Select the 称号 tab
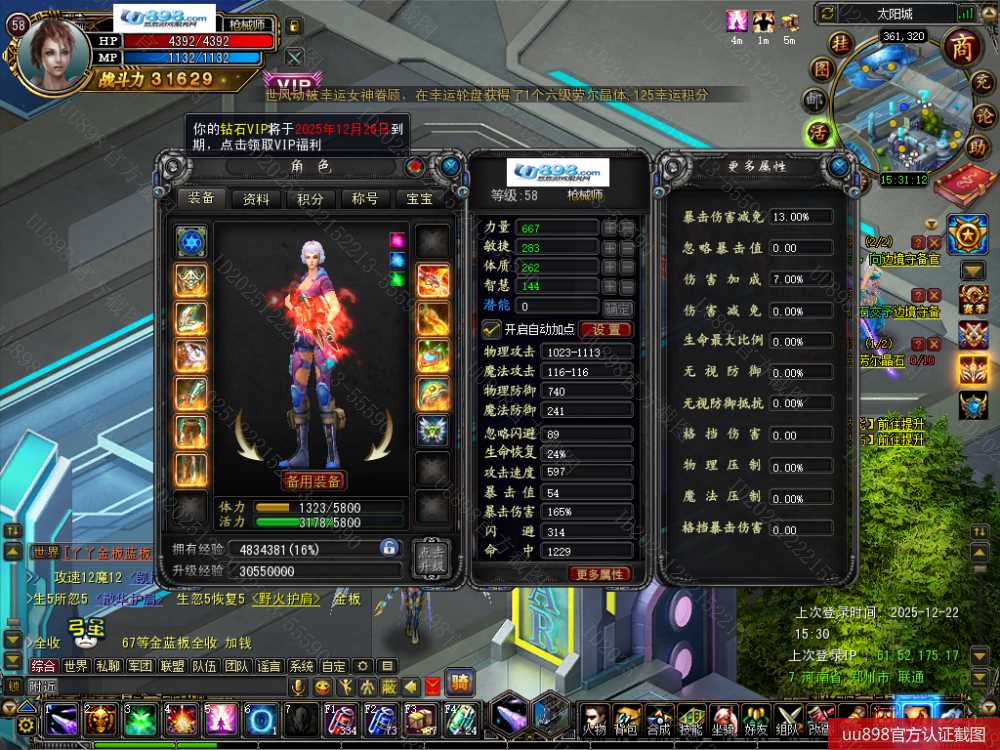 click(365, 199)
